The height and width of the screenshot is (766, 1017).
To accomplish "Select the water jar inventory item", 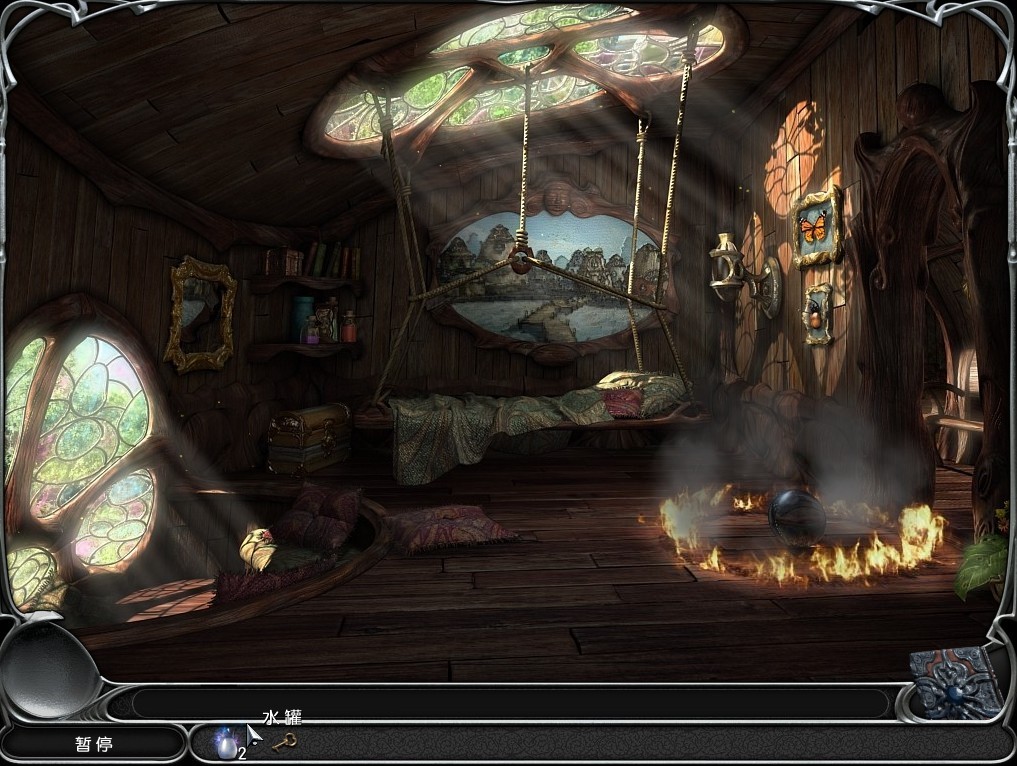I will (227, 742).
